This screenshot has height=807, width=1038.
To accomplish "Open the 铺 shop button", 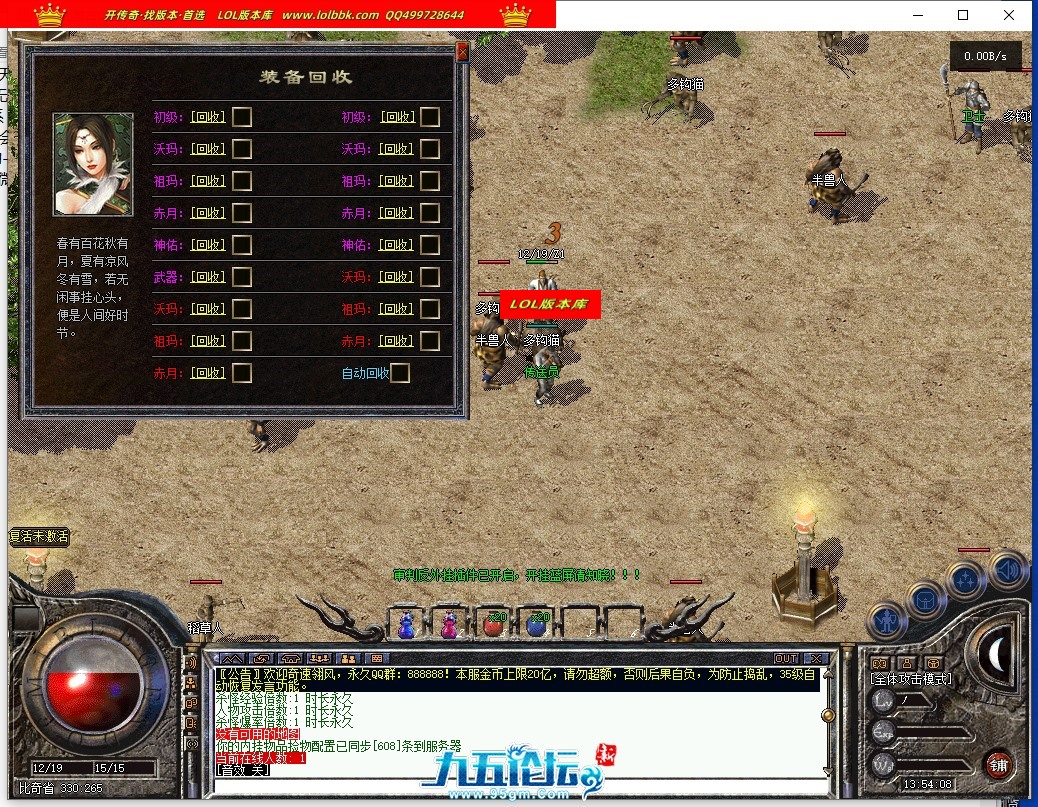I will (997, 766).
